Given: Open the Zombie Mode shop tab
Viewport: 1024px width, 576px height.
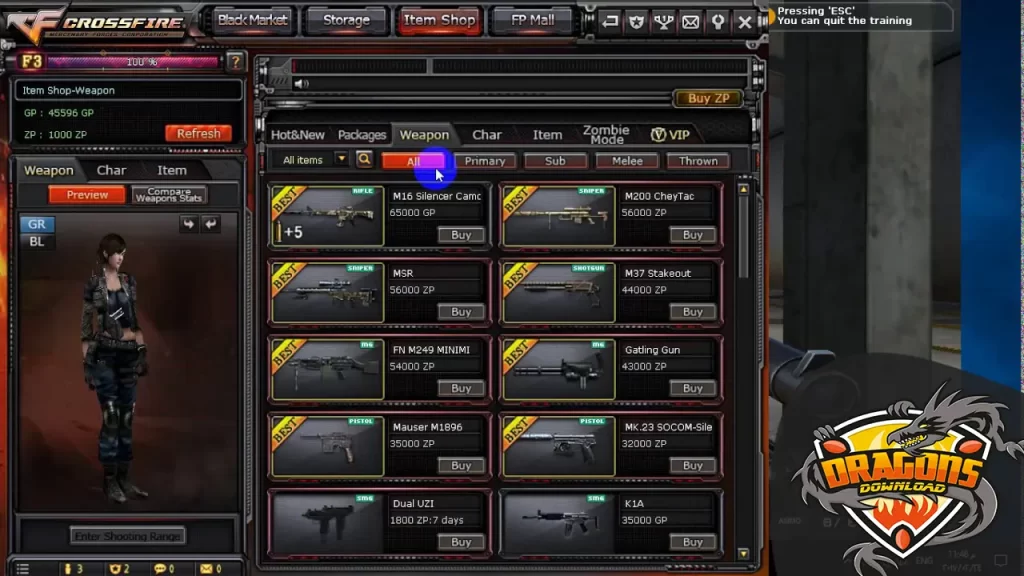Looking at the screenshot, I should (x=606, y=135).
